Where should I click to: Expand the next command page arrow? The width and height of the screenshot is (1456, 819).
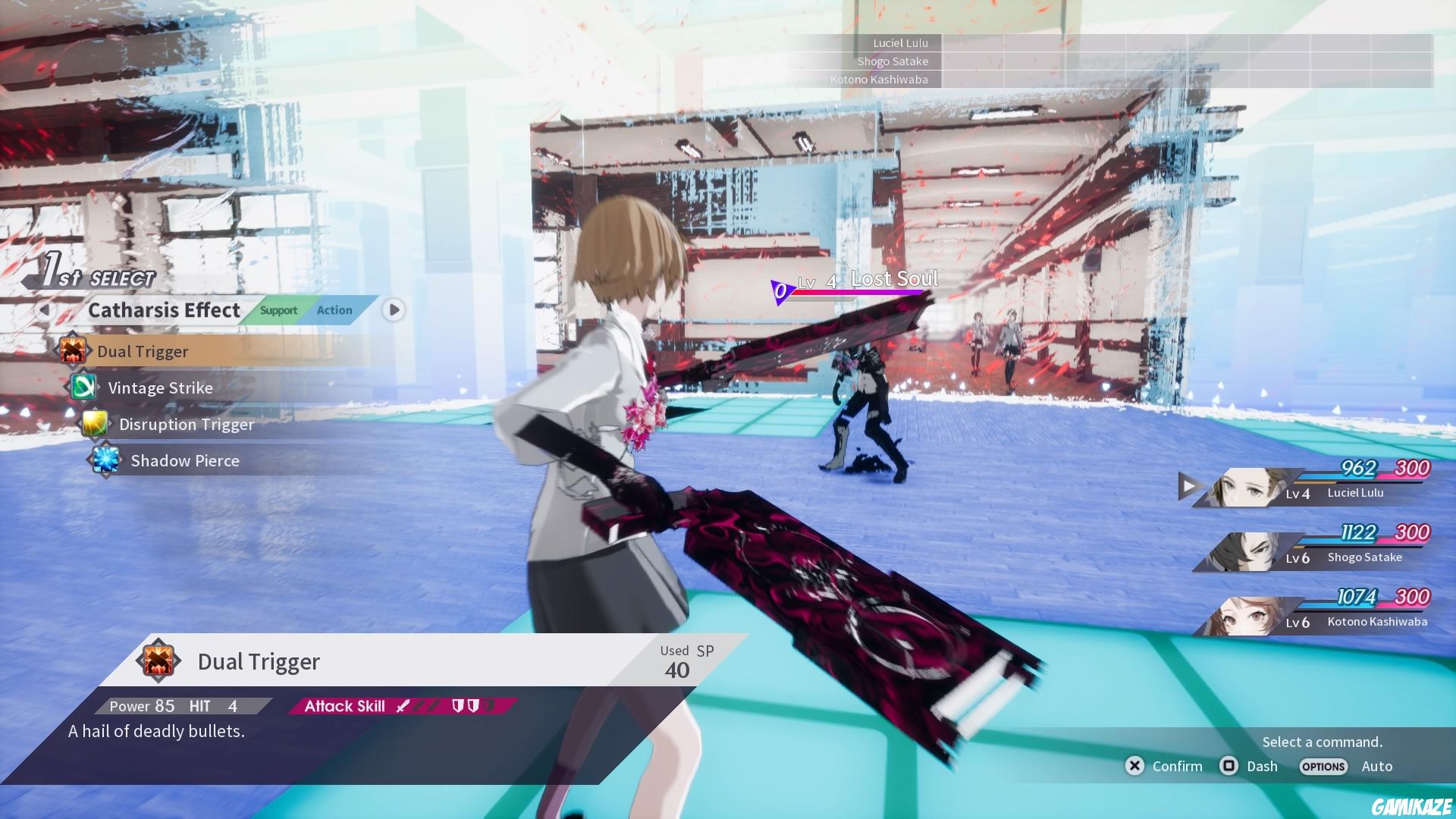pos(393,309)
